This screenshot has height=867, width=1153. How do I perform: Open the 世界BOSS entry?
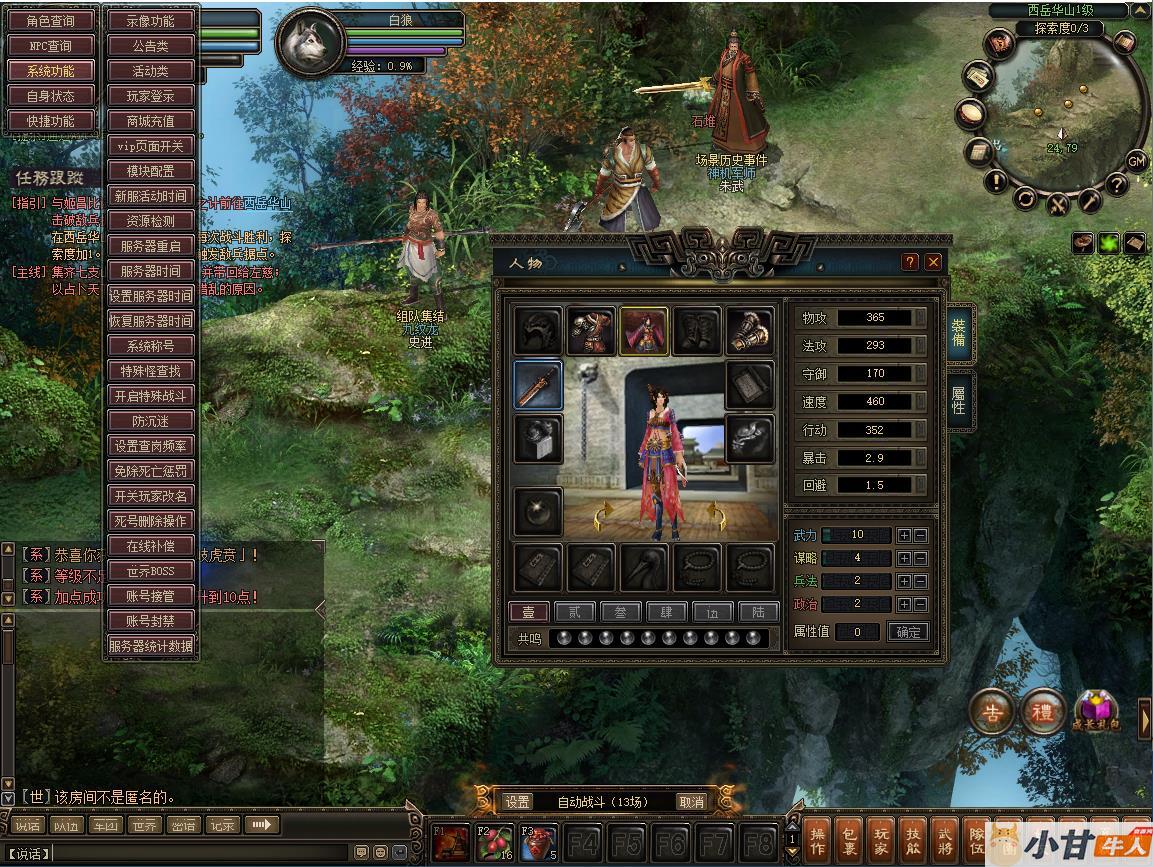pos(150,571)
